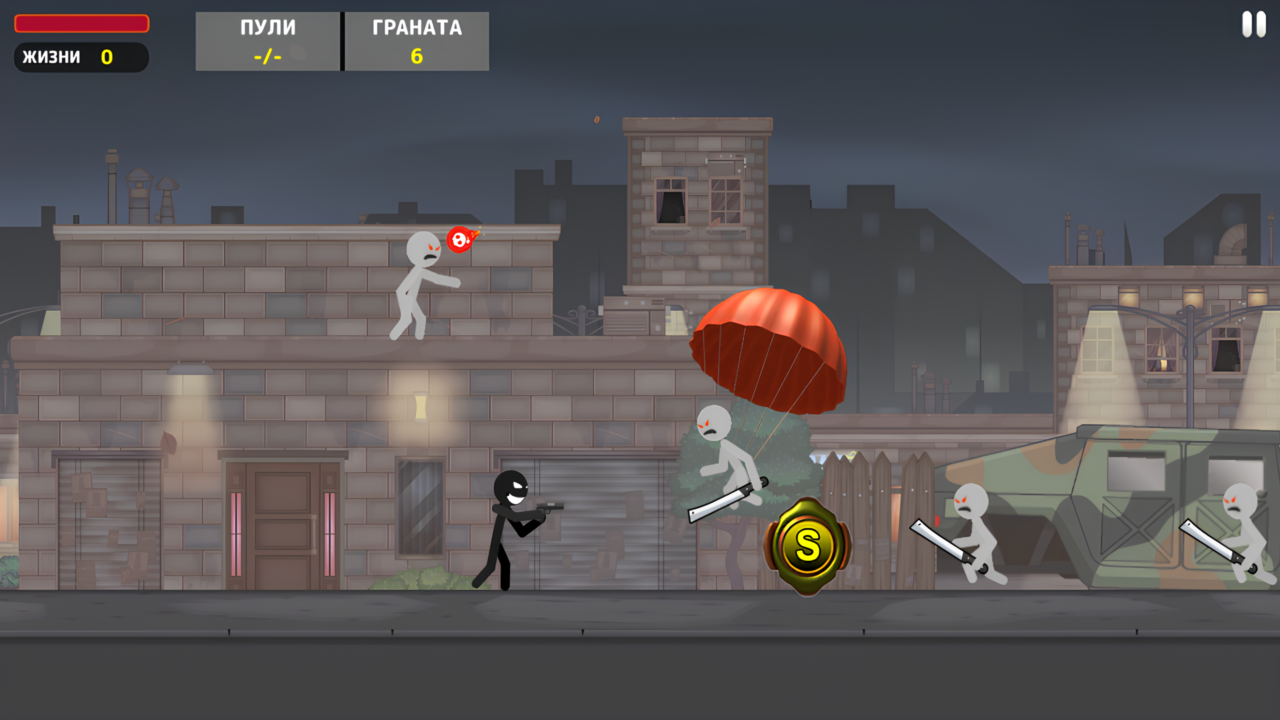This screenshot has height=720, width=1280.
Task: Select the ПУЛИ ammo counter panel
Action: (x=266, y=40)
